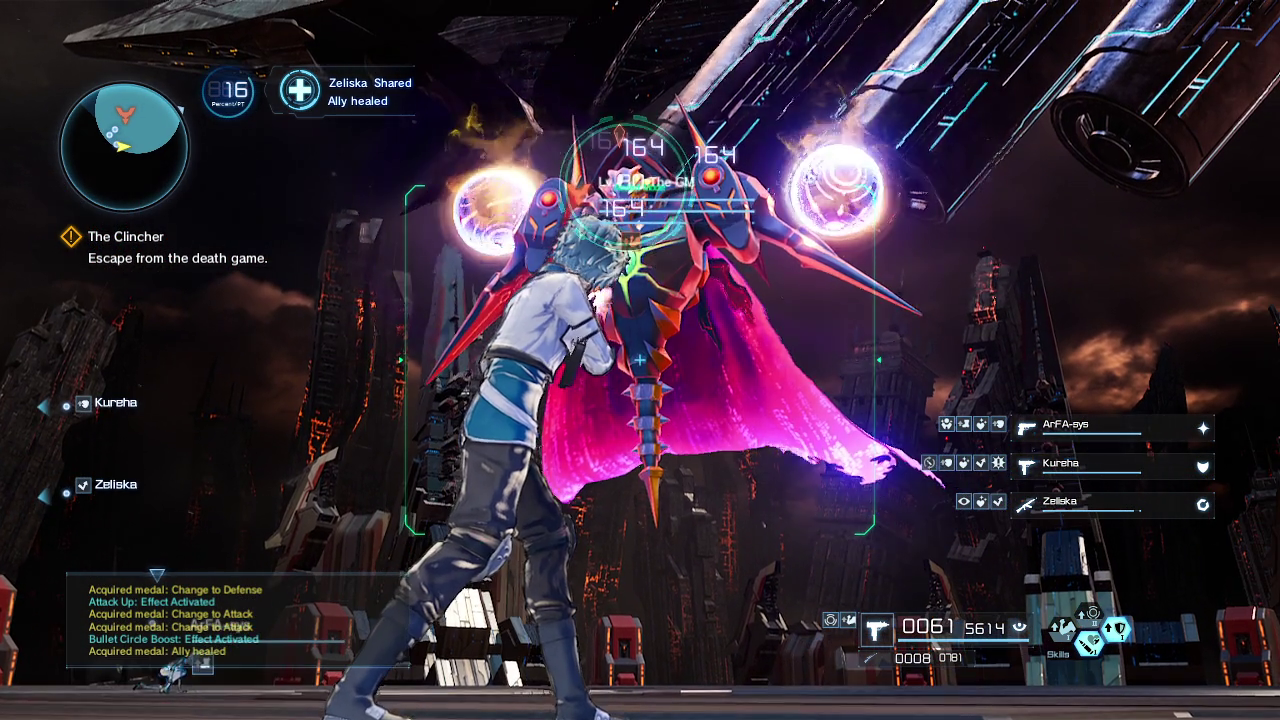Screen dimensions: 1280x720
Task: Select the glowing bullet-heart skill hexagon
Action: pyautogui.click(x=1089, y=643)
